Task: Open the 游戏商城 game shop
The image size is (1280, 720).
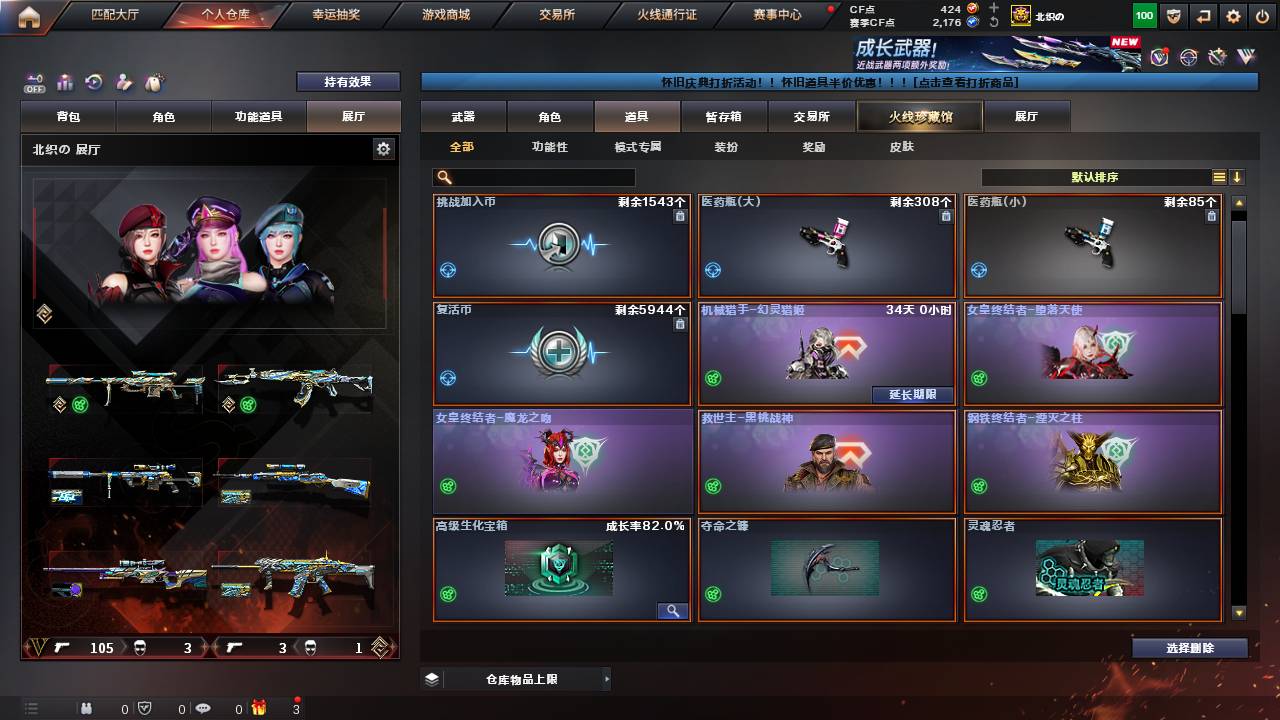Action: coord(446,15)
